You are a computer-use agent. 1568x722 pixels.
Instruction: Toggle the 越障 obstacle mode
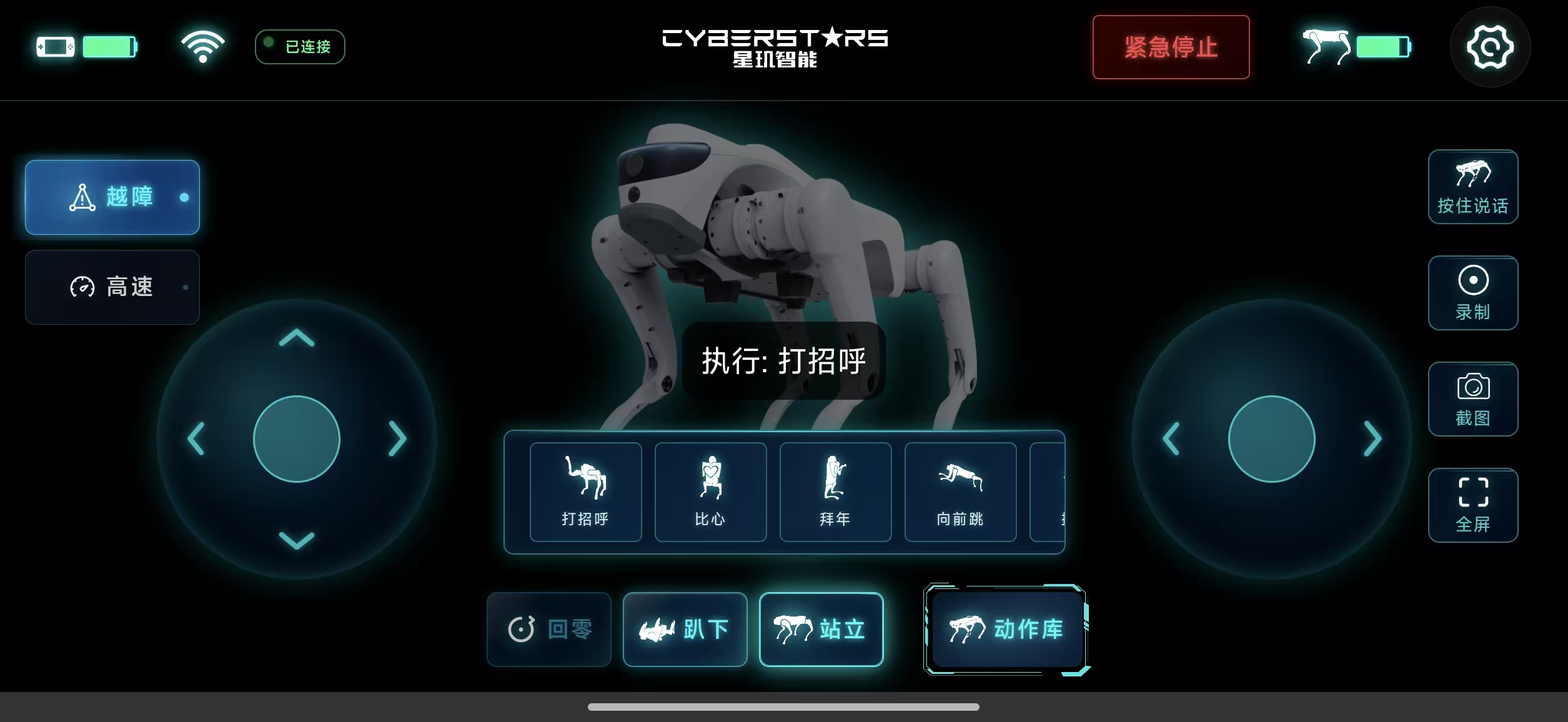(x=112, y=197)
